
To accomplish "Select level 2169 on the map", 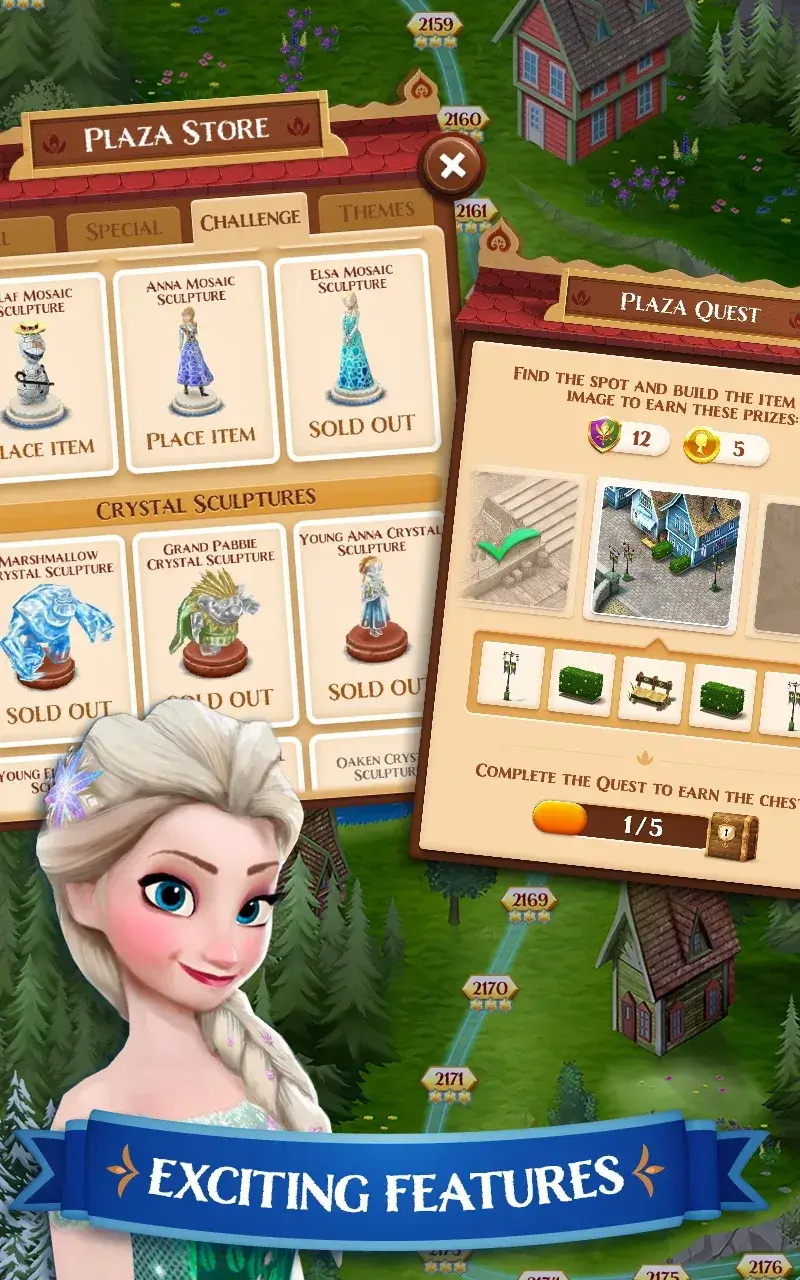I will [529, 902].
